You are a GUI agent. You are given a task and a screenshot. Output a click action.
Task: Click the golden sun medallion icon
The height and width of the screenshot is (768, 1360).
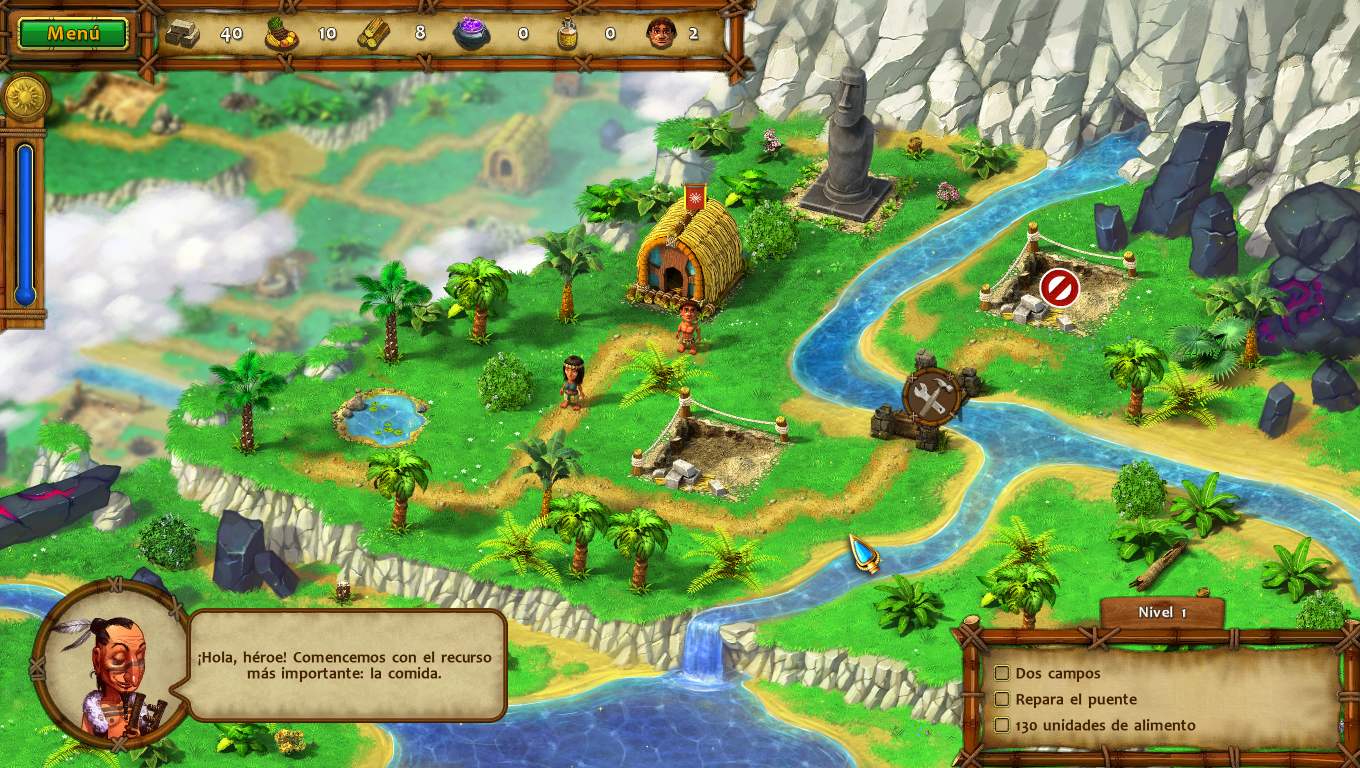(23, 98)
